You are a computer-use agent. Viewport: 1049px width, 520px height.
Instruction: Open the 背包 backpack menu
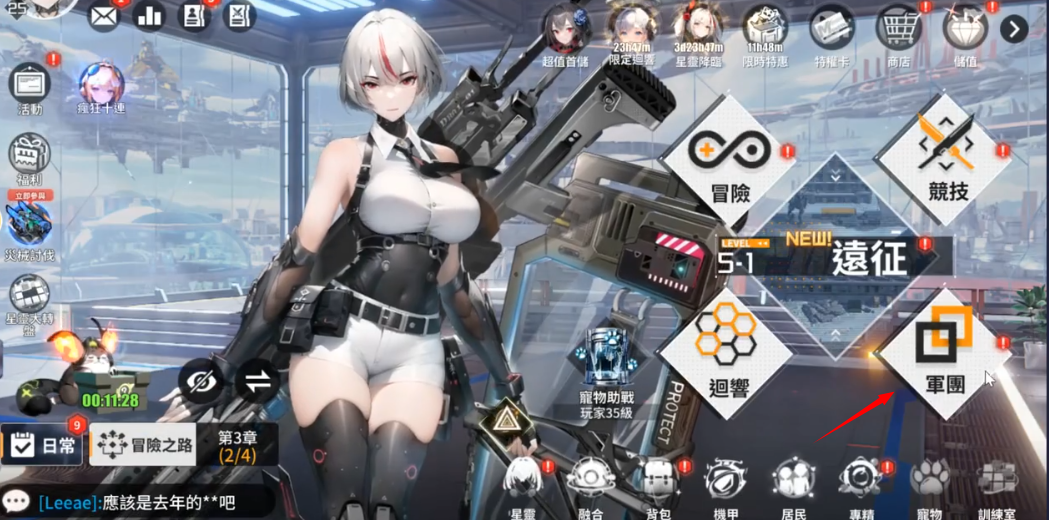[x=657, y=485]
